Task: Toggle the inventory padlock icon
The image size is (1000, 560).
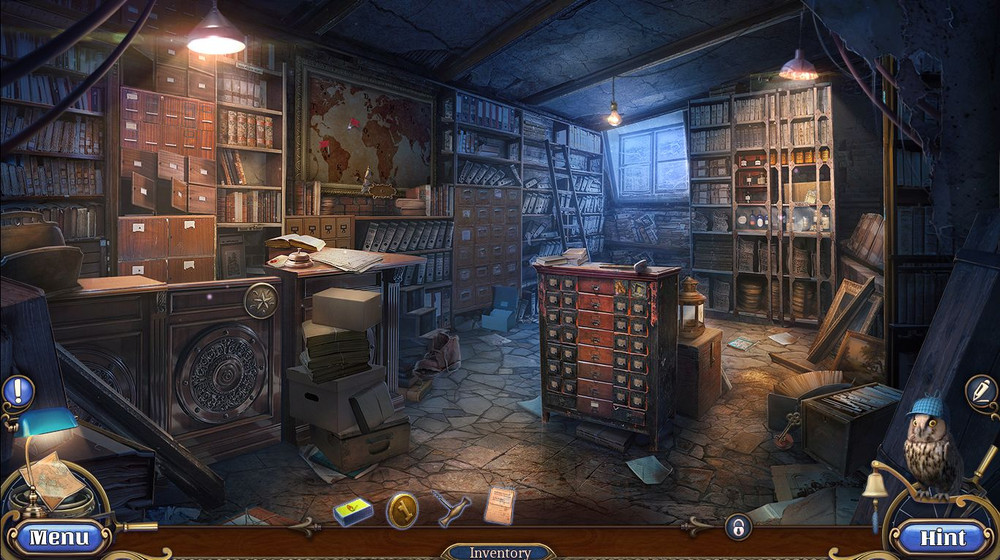Action: coord(737,527)
